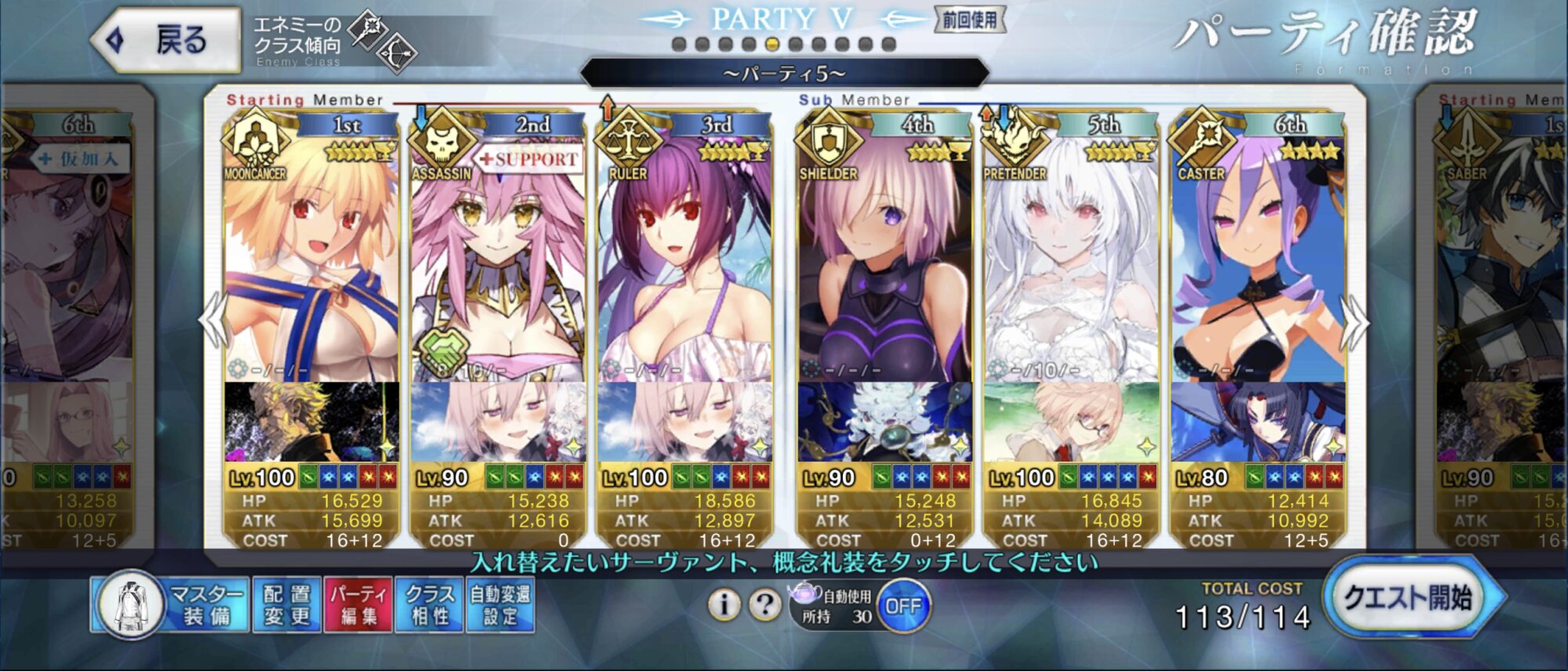Image resolution: width=1568 pixels, height=671 pixels.
Task: Open パーティ編集 party edit
Action: pos(358,604)
